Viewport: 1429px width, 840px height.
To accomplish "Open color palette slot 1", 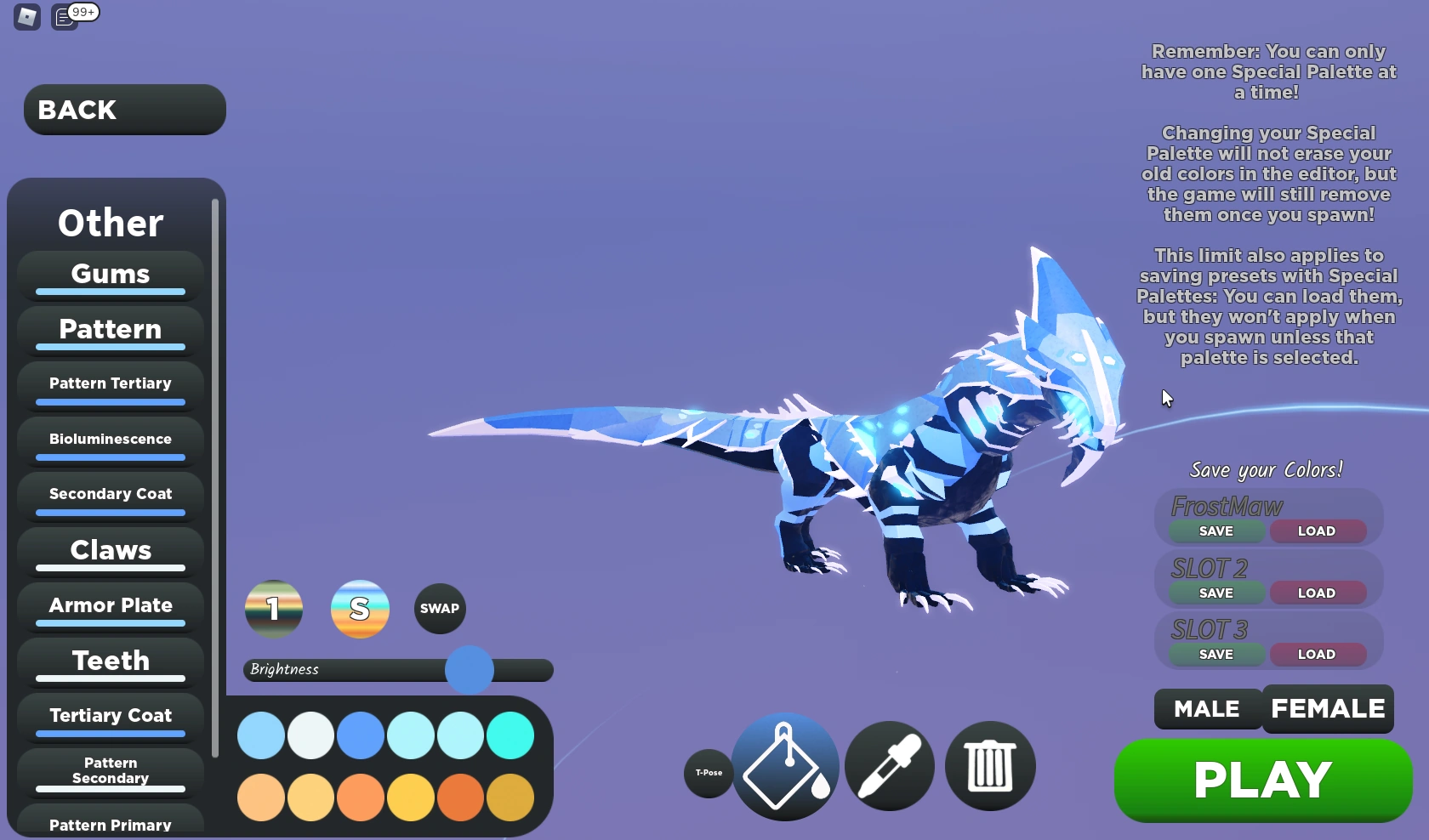I will [273, 608].
